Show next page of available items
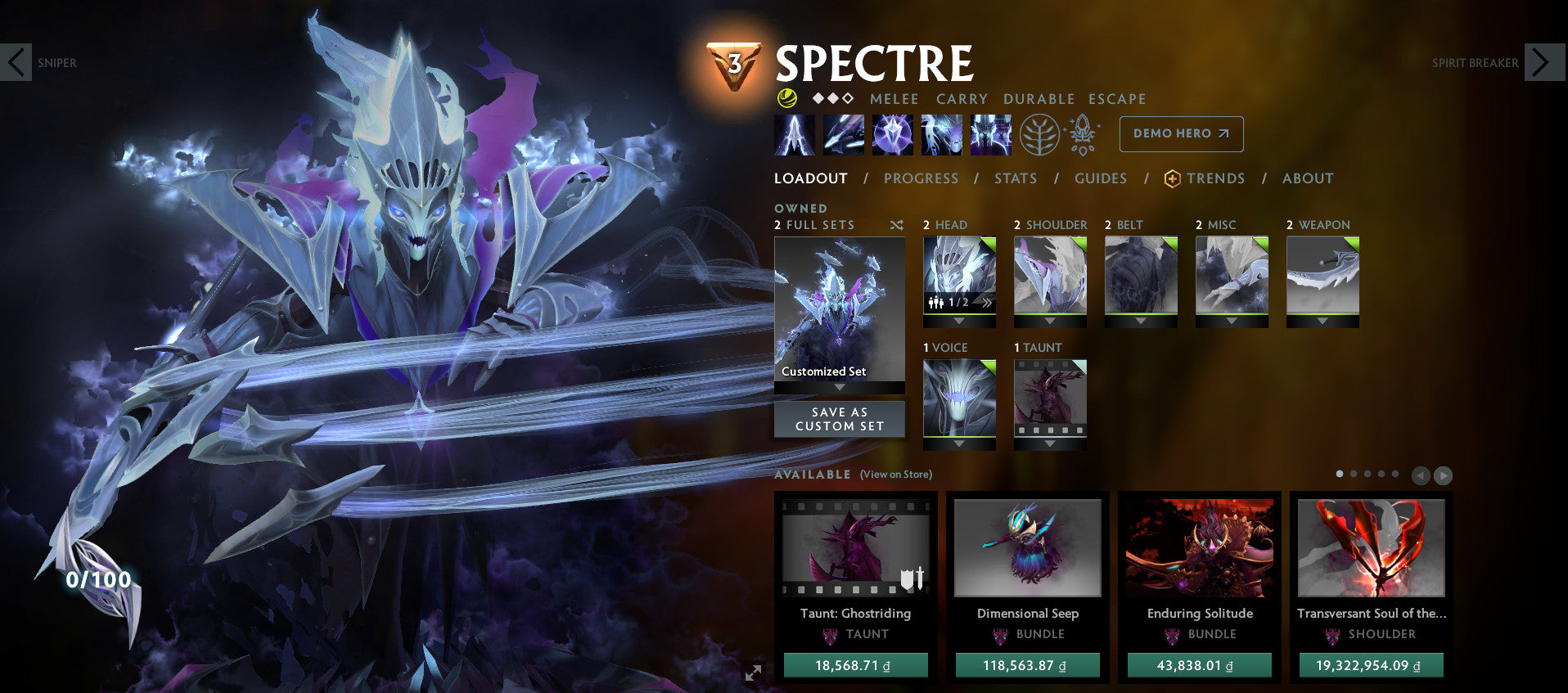Viewport: 1568px width, 693px height. pyautogui.click(x=1443, y=475)
